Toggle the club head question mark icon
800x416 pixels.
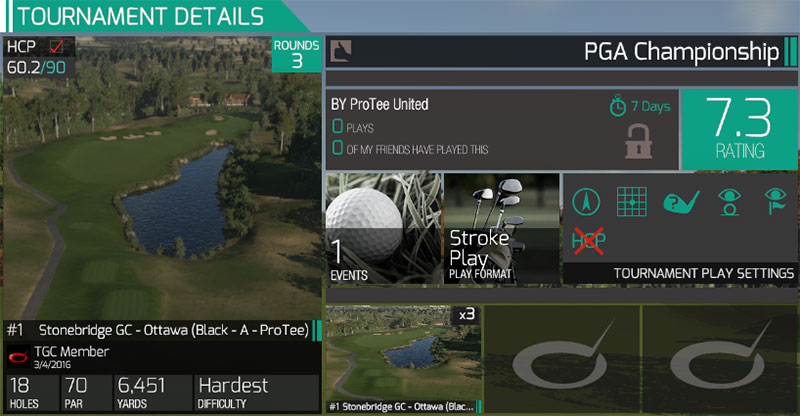(x=679, y=201)
